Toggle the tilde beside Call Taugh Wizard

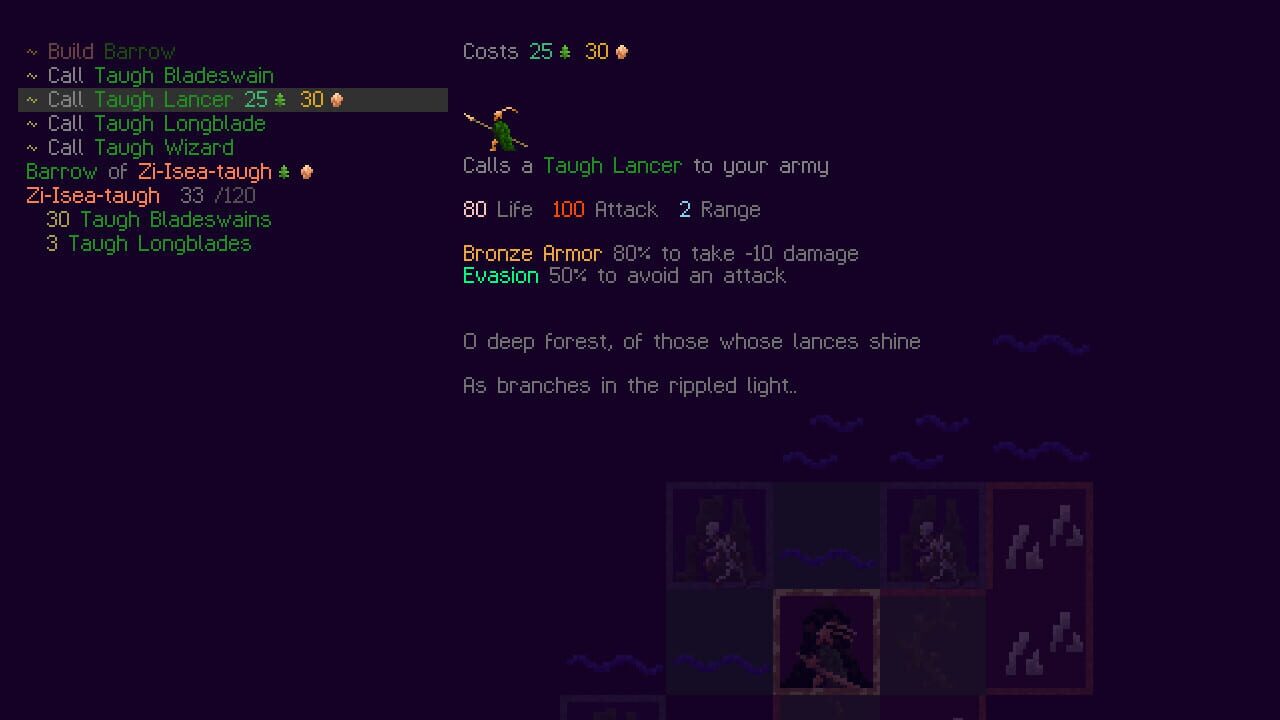34,147
